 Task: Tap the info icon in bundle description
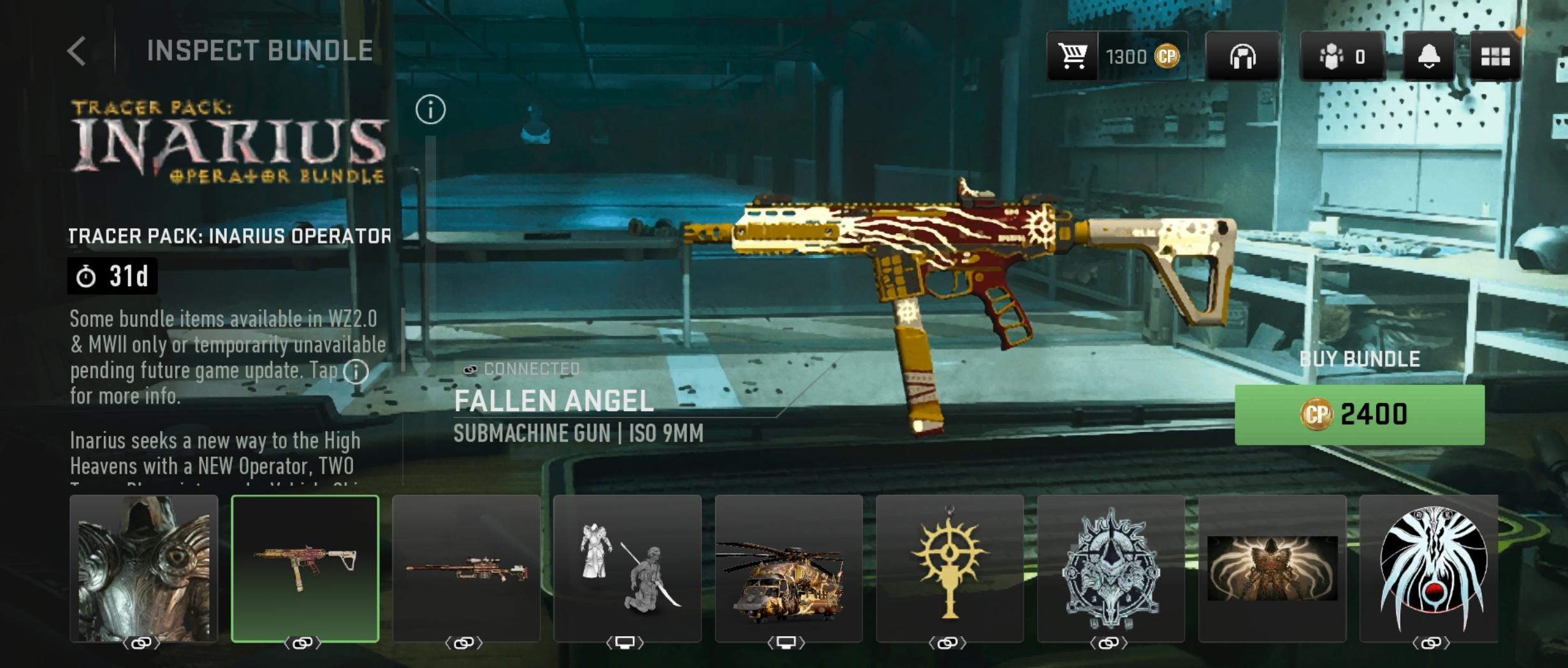coord(356,371)
